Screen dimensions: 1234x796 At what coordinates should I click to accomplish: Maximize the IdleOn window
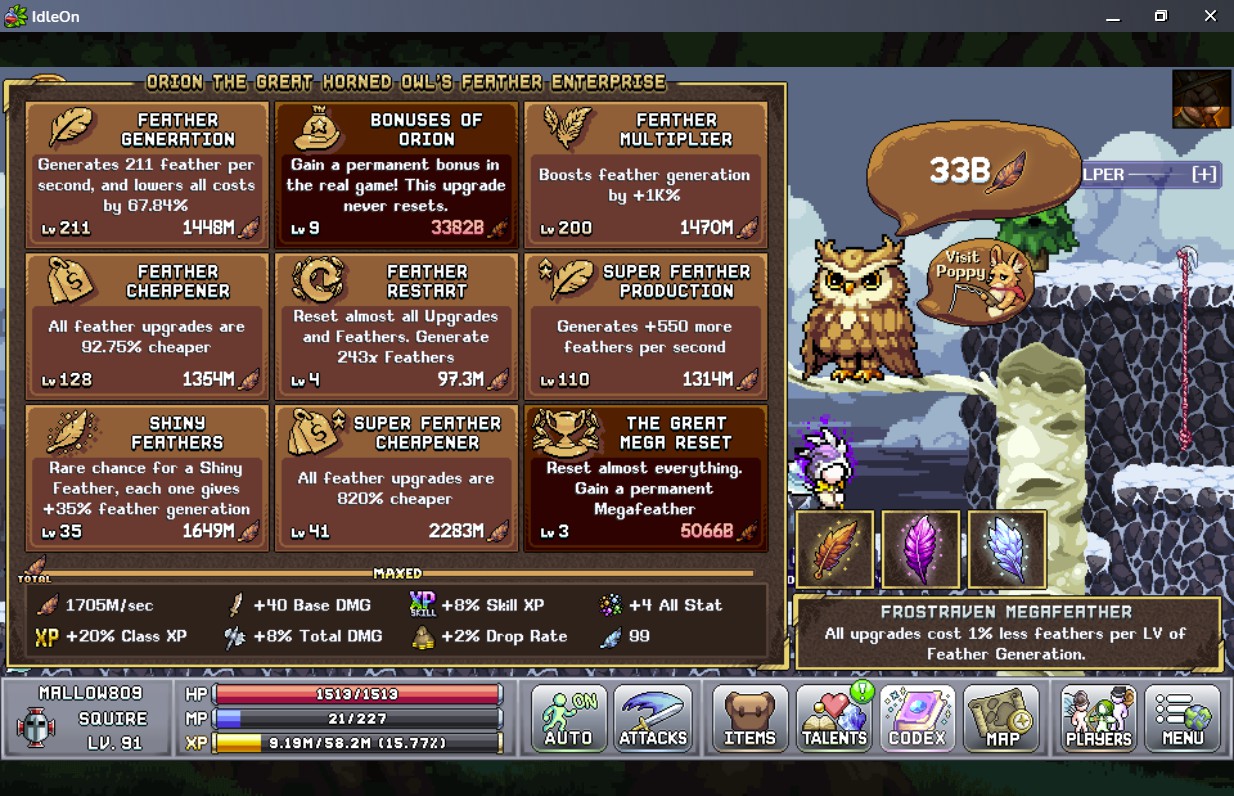(x=1160, y=16)
